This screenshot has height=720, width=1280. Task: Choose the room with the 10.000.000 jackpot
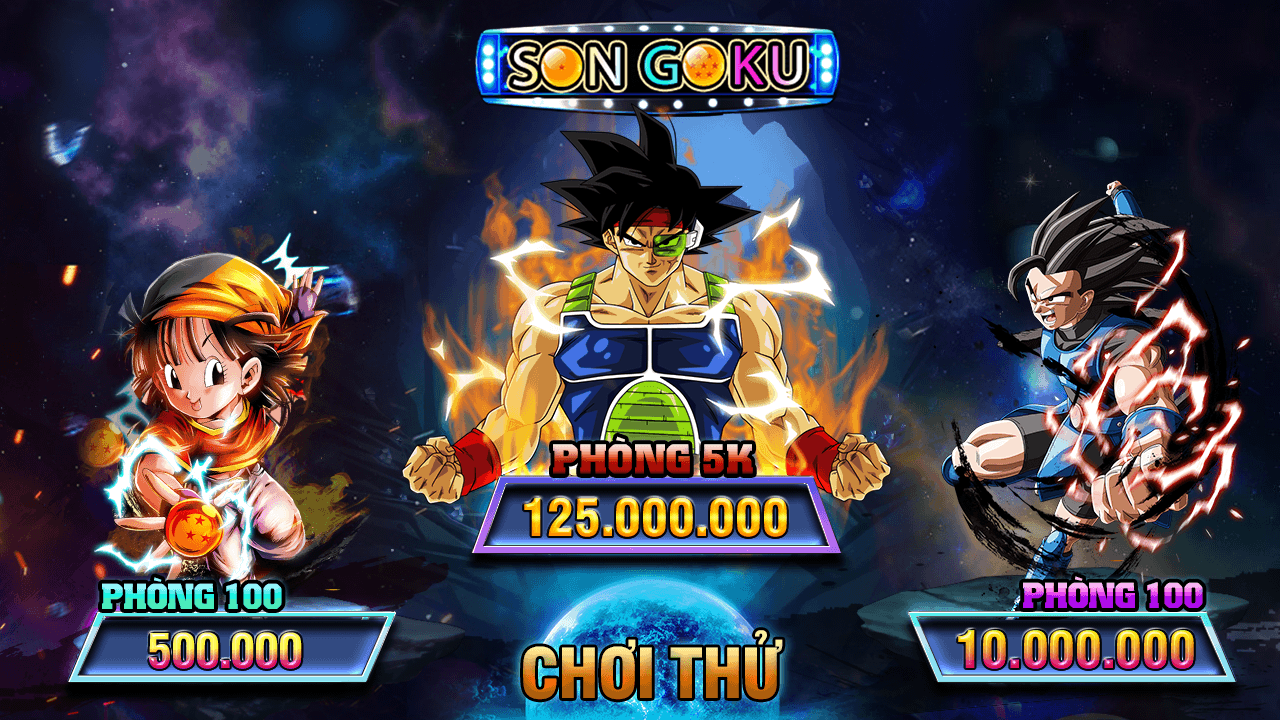(x=1073, y=648)
